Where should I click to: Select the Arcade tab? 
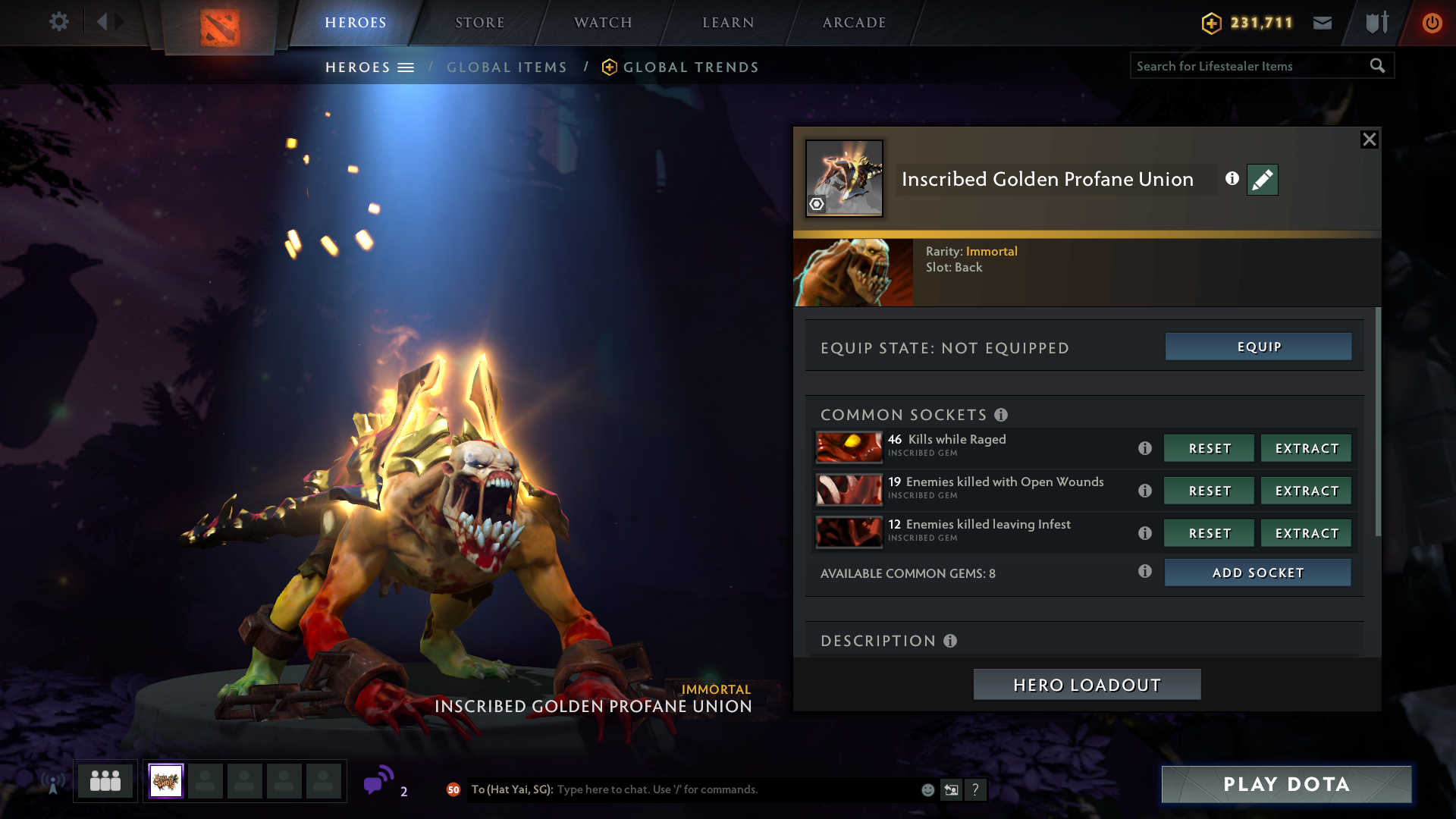coord(854,23)
